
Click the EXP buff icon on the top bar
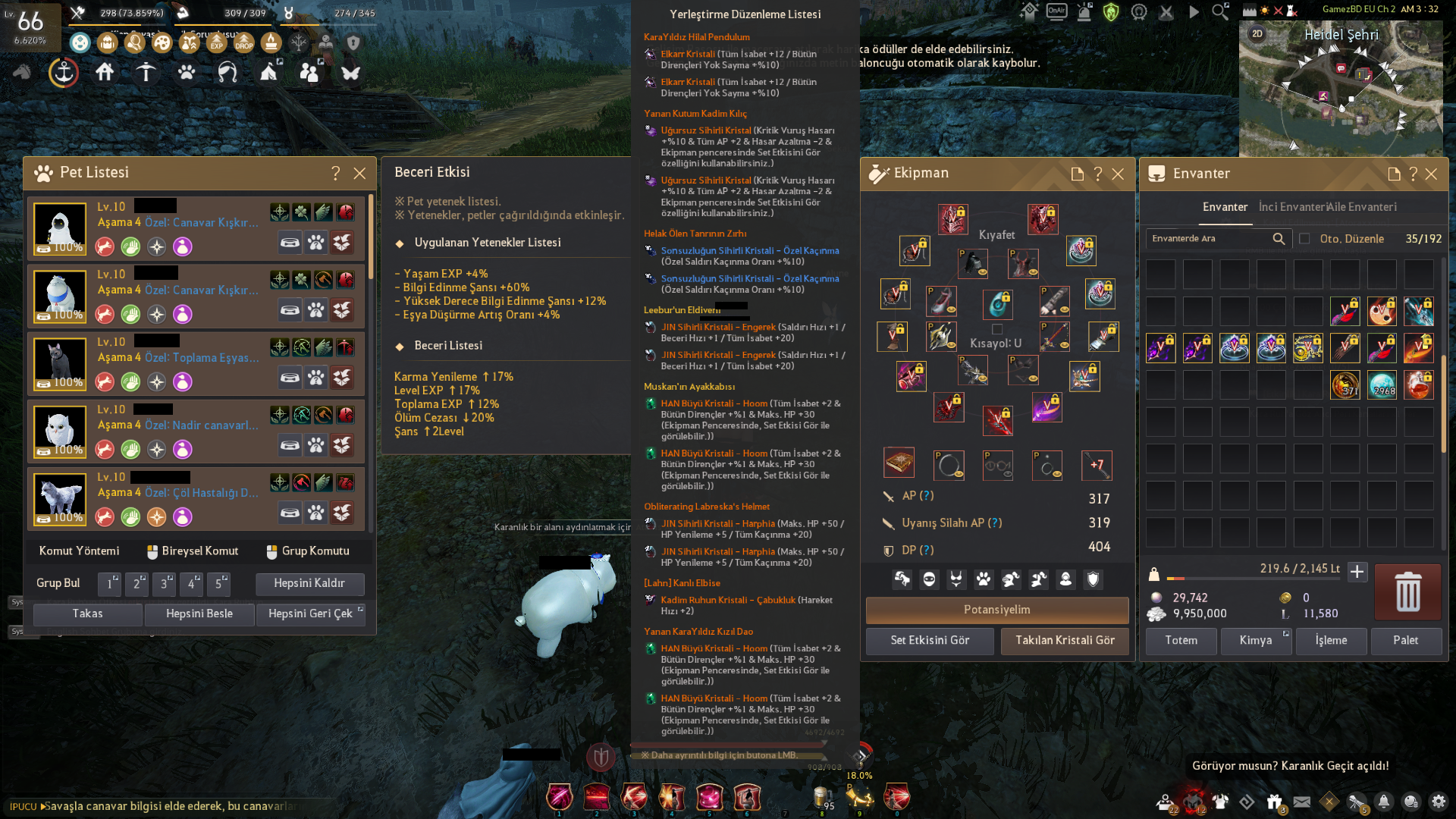tap(217, 44)
